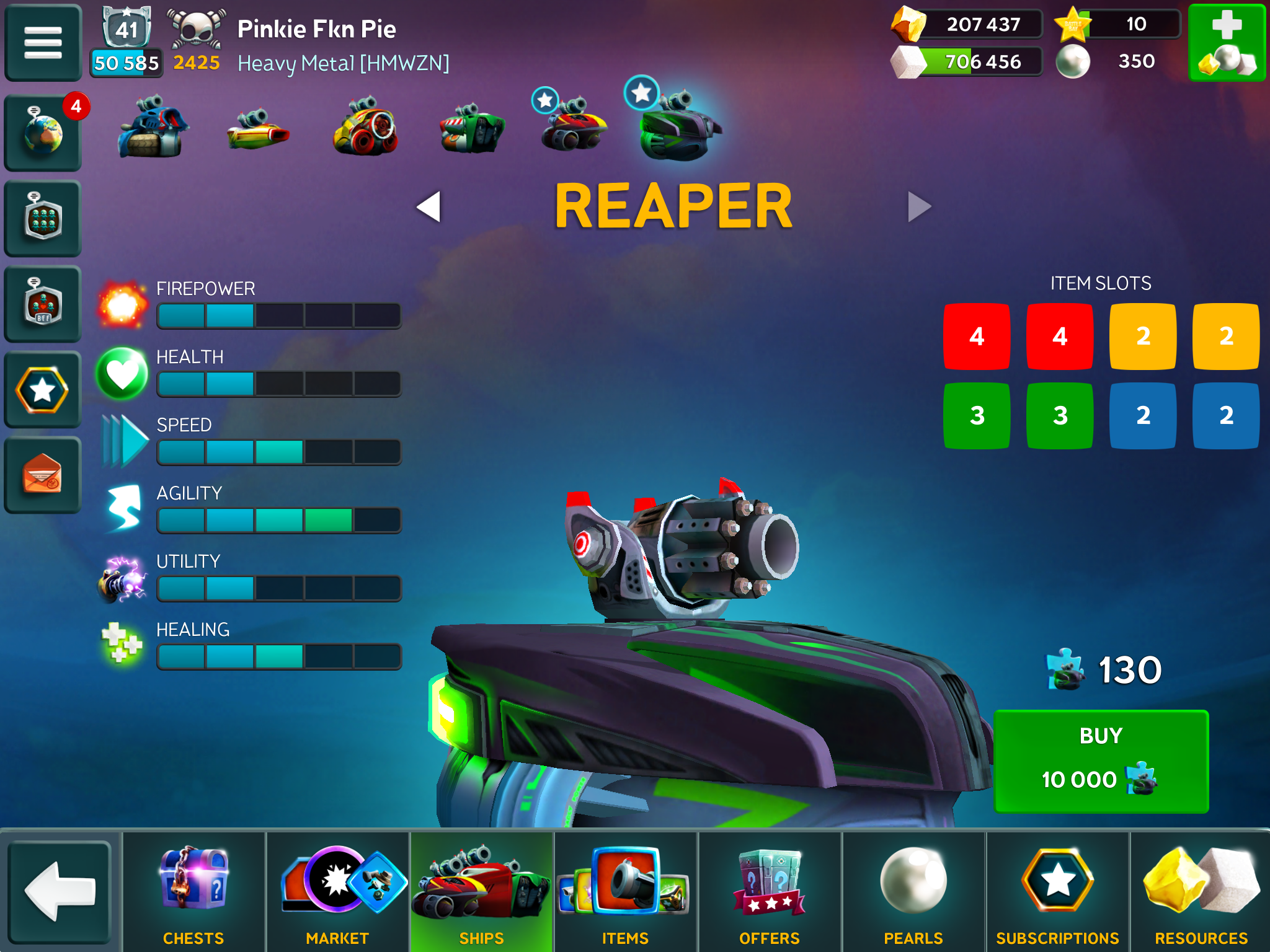Open the hamburger main menu
Image resolution: width=1270 pixels, height=952 pixels.
pos(43,42)
